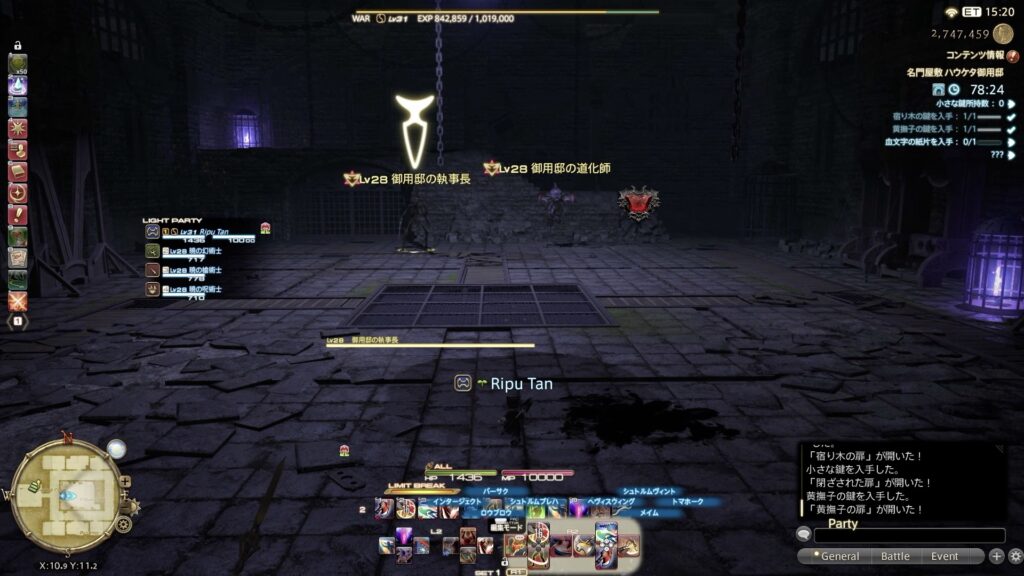The image size is (1024, 576).
Task: Open the duty information panel header
Action: (x=975, y=55)
